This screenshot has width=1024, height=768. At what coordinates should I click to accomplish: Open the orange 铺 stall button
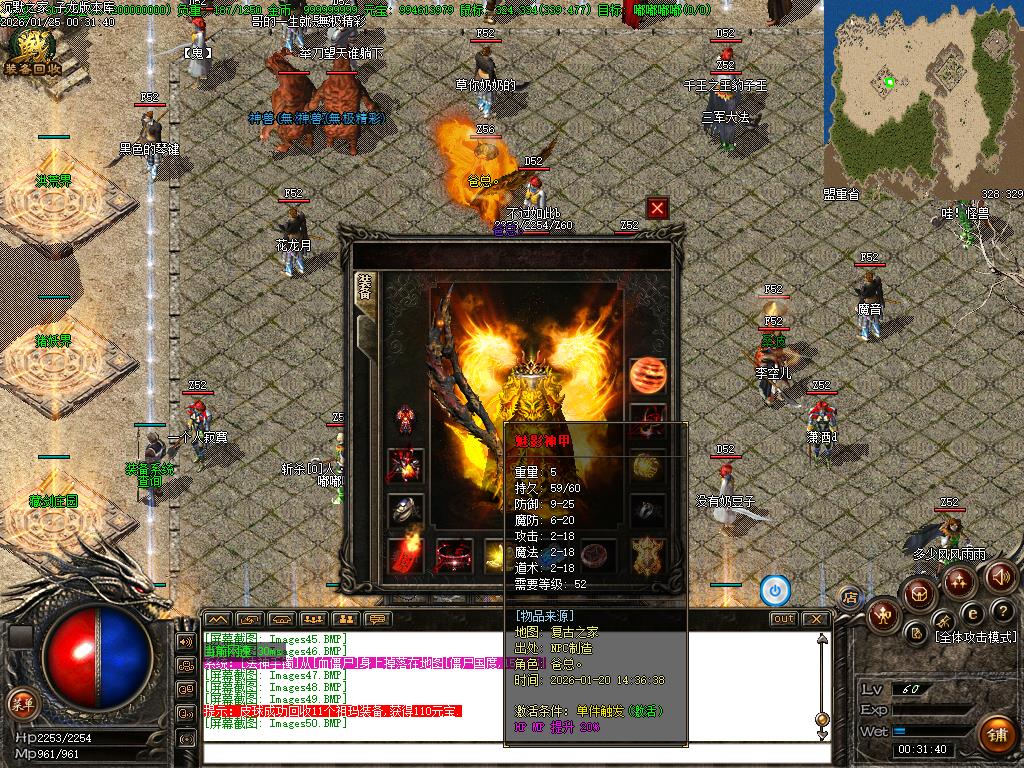click(x=995, y=735)
